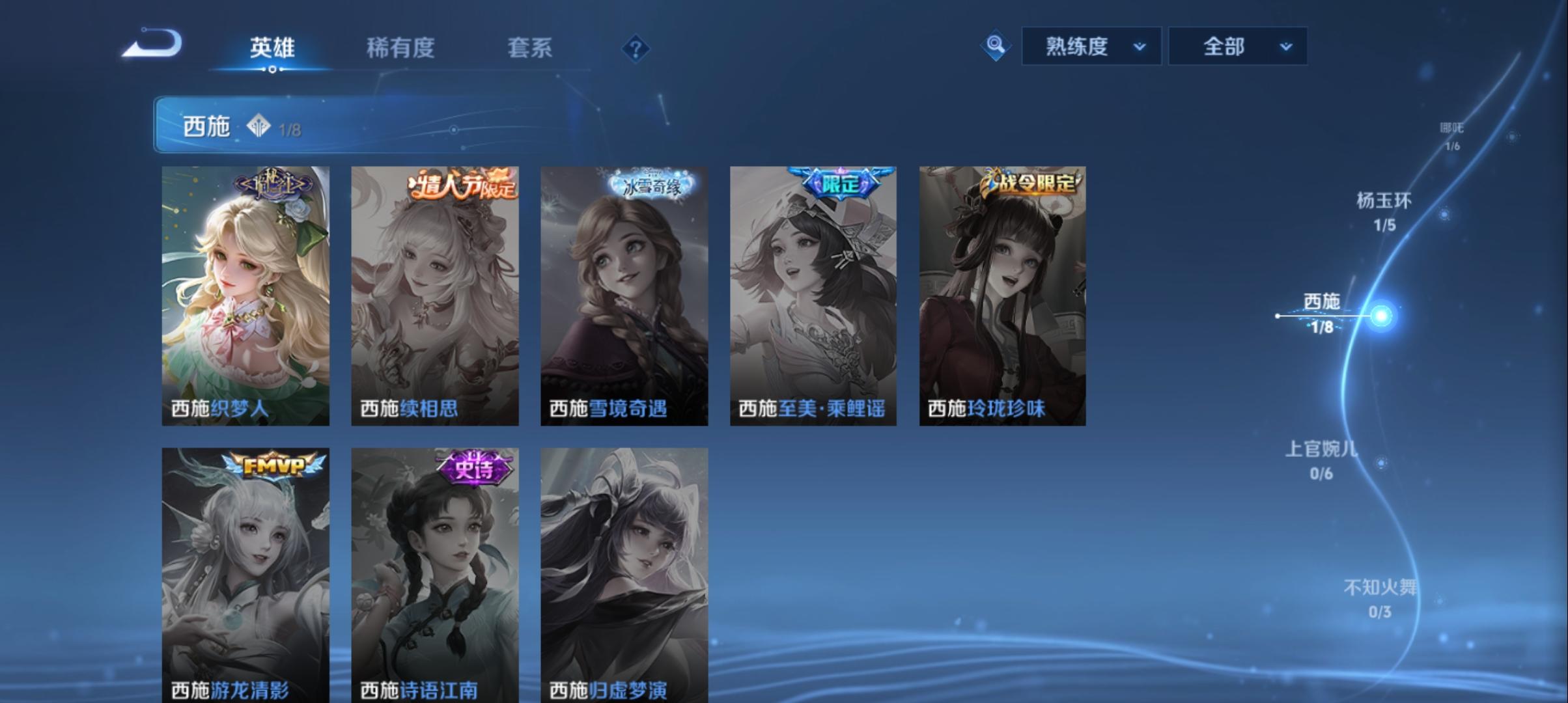The width and height of the screenshot is (1568, 703).
Task: Click the badge icon beside 西施 1/8 header
Action: tap(259, 127)
